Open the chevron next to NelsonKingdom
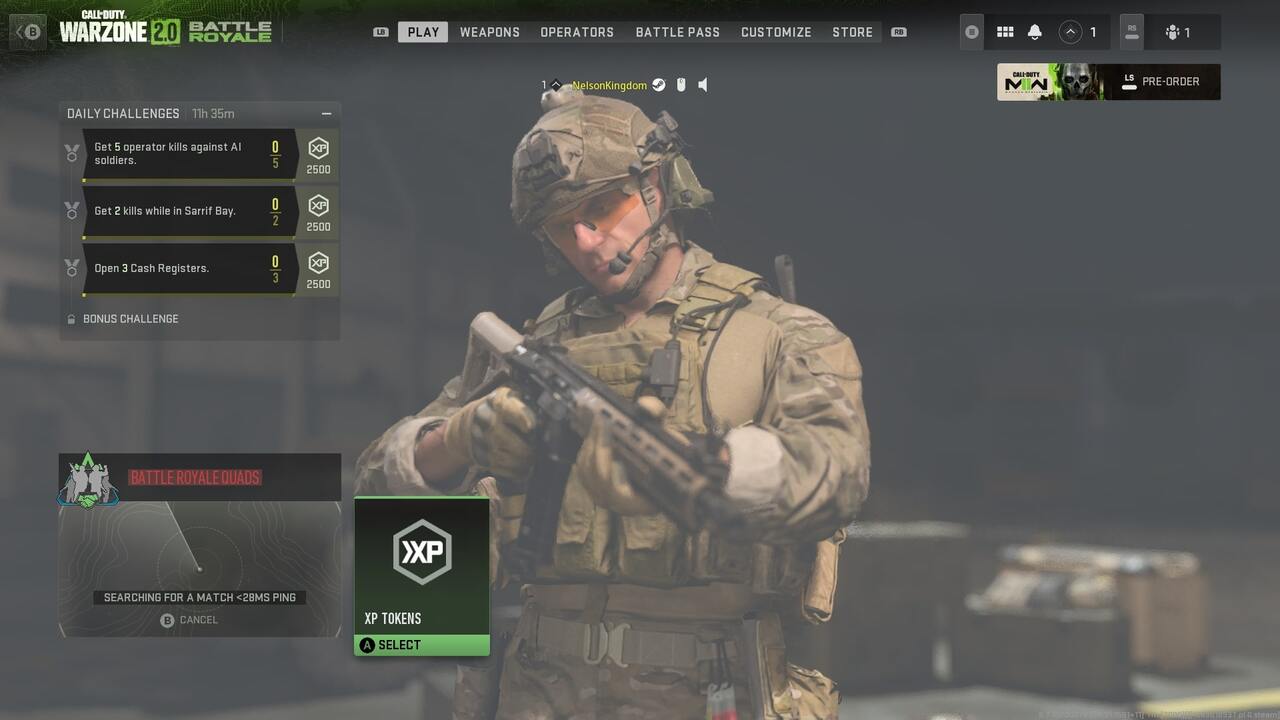The height and width of the screenshot is (720, 1280). (x=556, y=85)
